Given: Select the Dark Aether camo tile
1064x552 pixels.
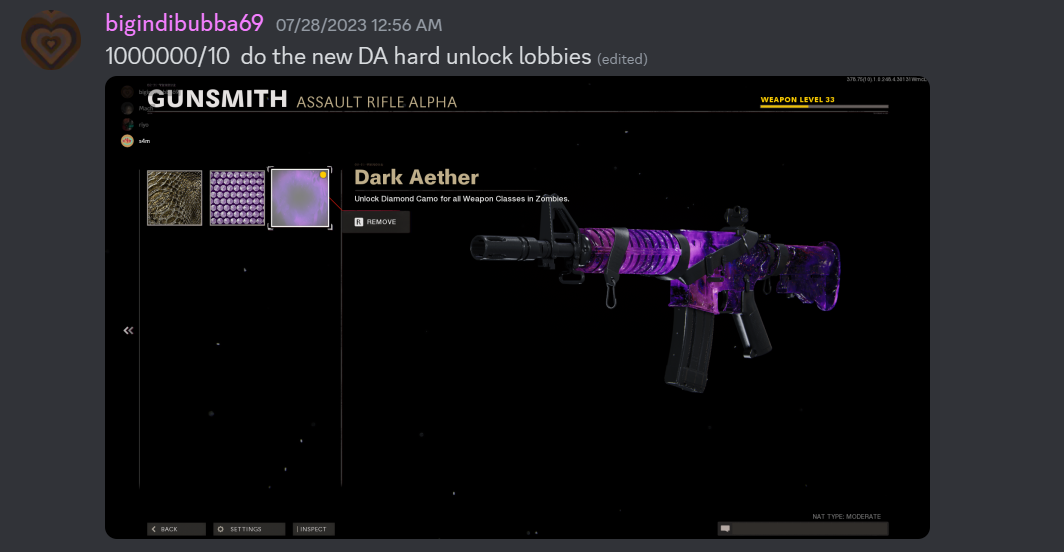Looking at the screenshot, I should [x=300, y=198].
